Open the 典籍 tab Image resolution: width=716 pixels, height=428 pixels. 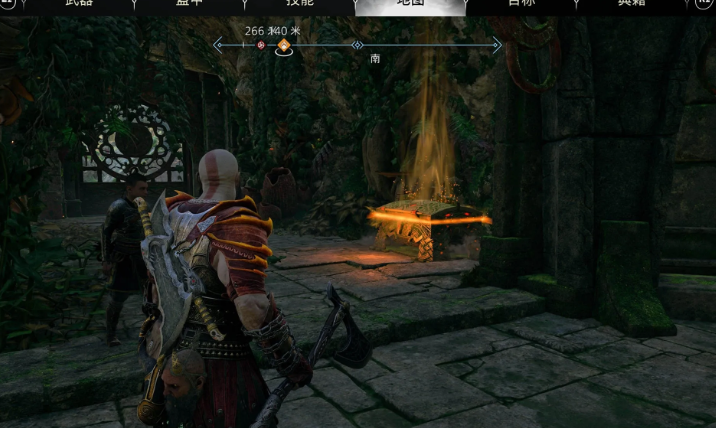tap(631, 4)
